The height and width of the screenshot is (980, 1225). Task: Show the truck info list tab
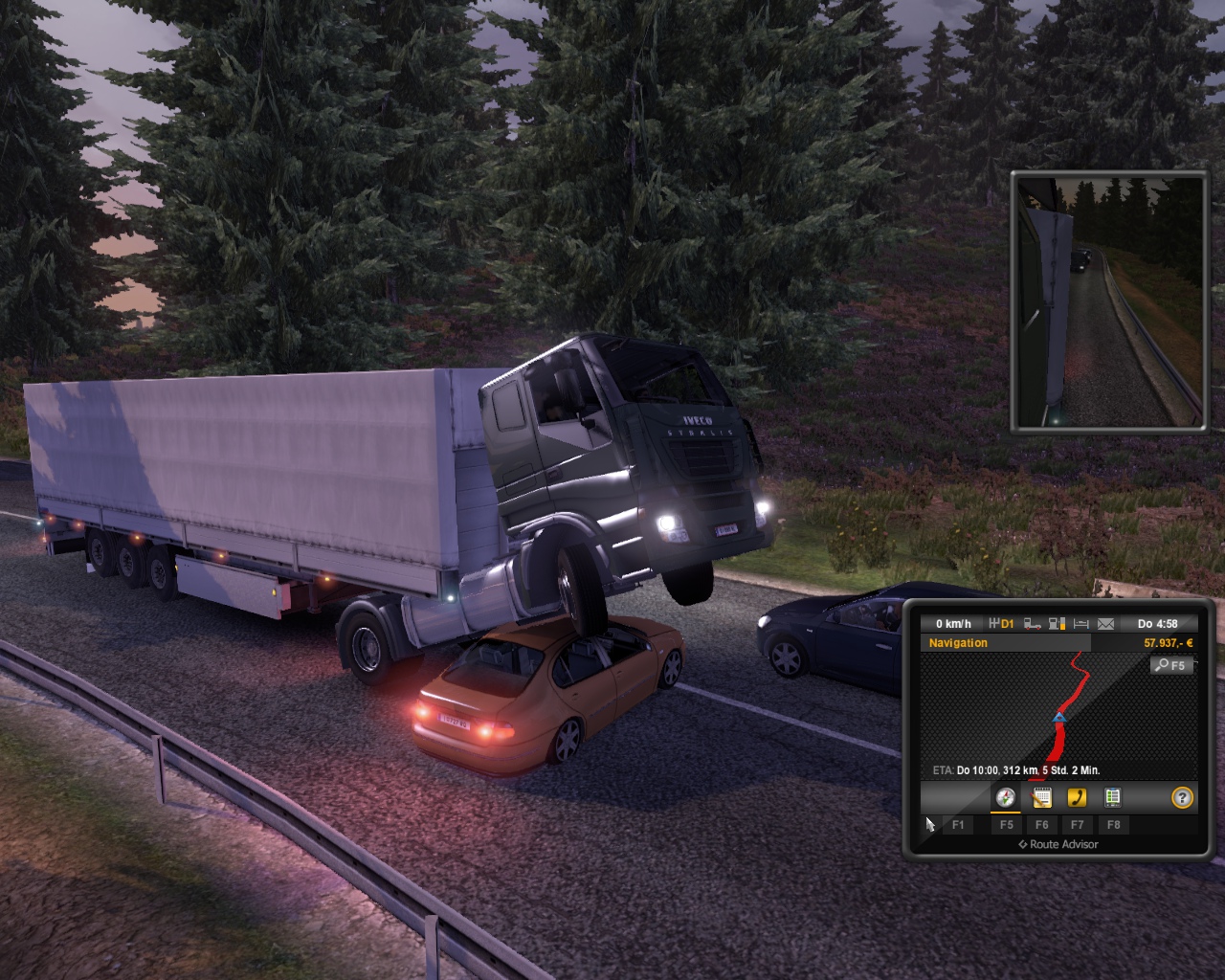(x=1112, y=797)
